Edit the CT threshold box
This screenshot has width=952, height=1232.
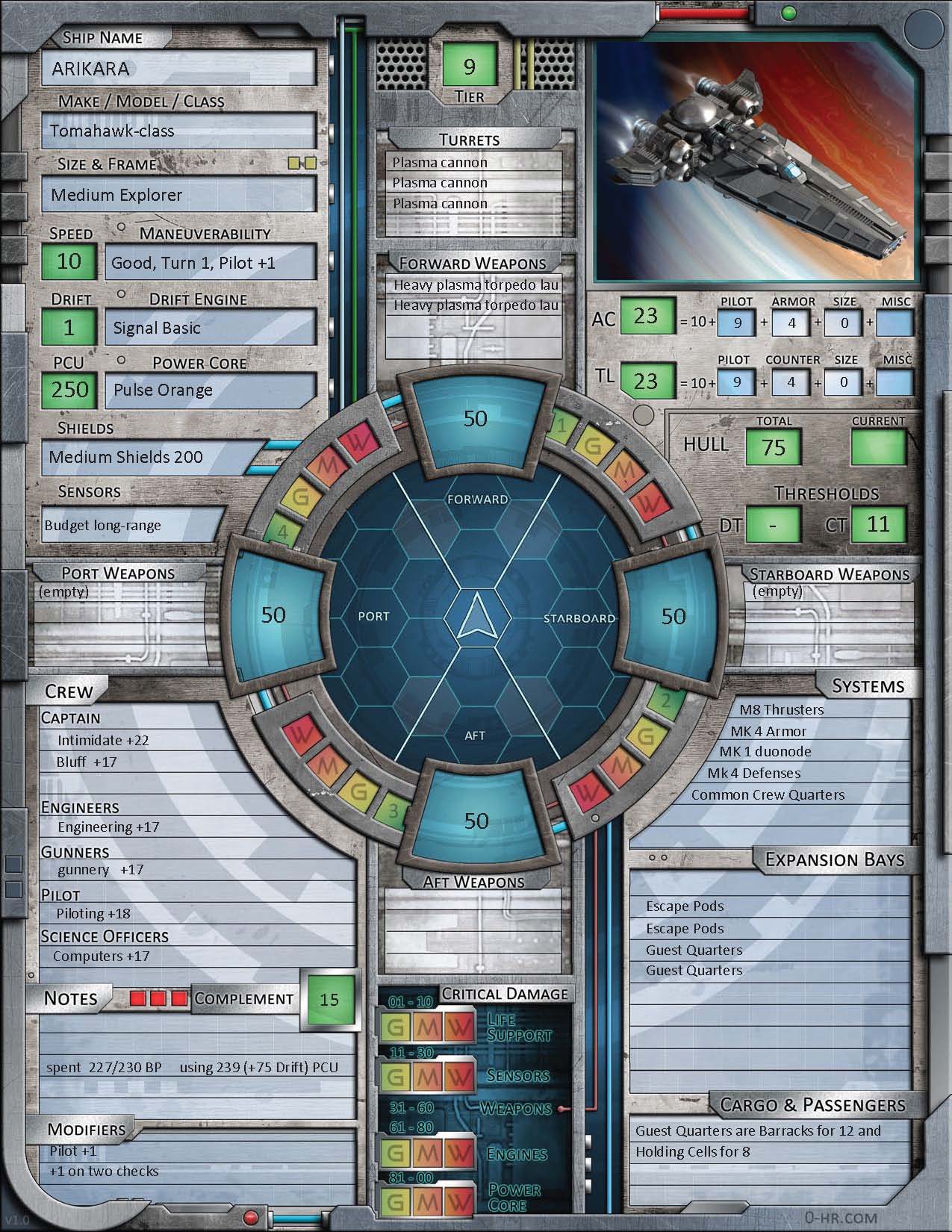click(x=878, y=524)
